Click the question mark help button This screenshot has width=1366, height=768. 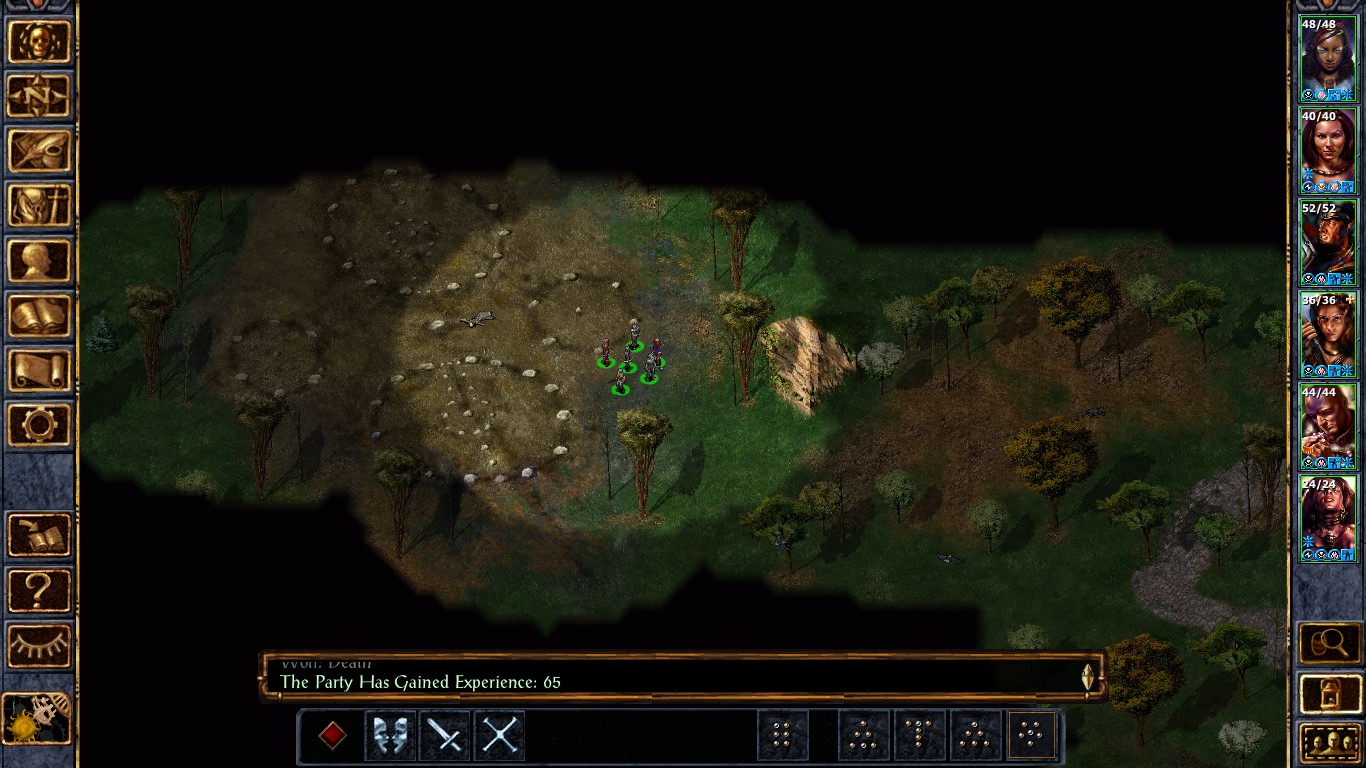(x=39, y=590)
